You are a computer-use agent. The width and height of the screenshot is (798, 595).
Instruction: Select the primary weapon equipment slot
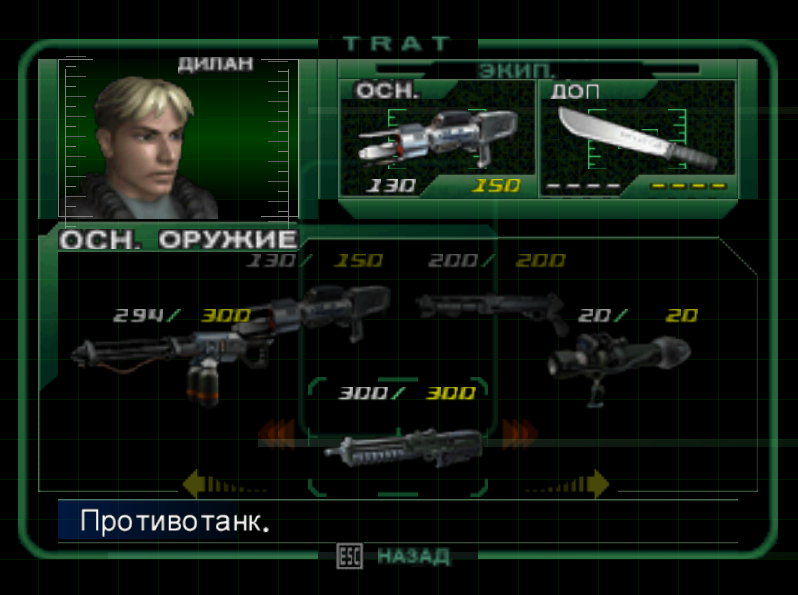(436, 140)
